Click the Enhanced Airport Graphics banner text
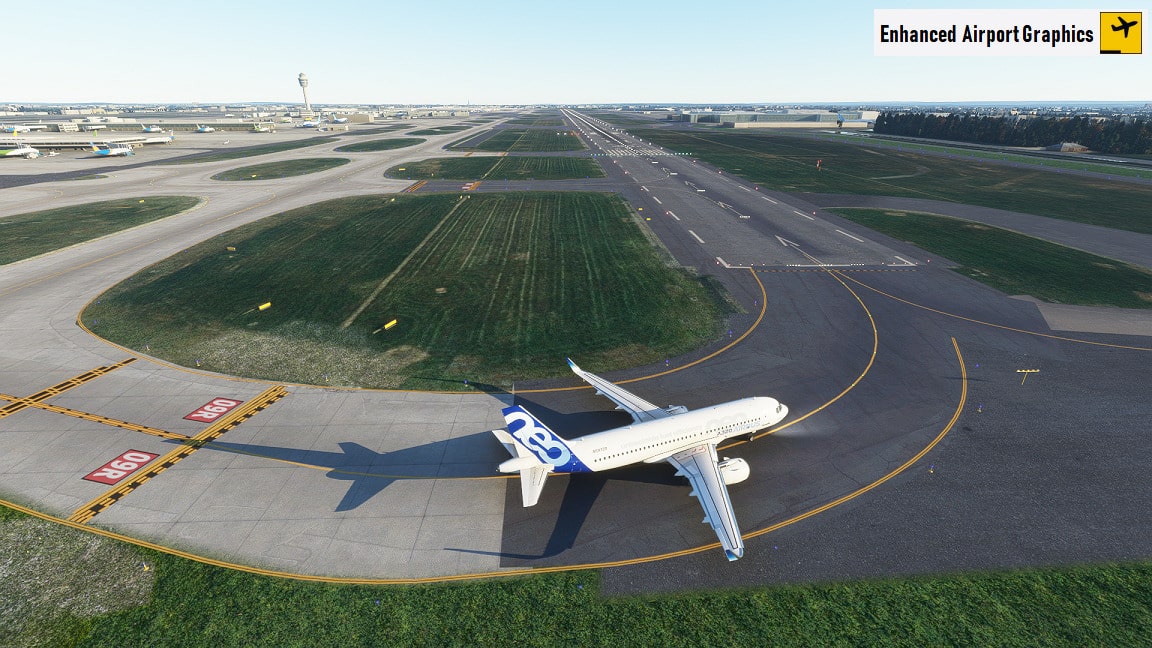Screen dimensions: 1152x648 tap(986, 34)
